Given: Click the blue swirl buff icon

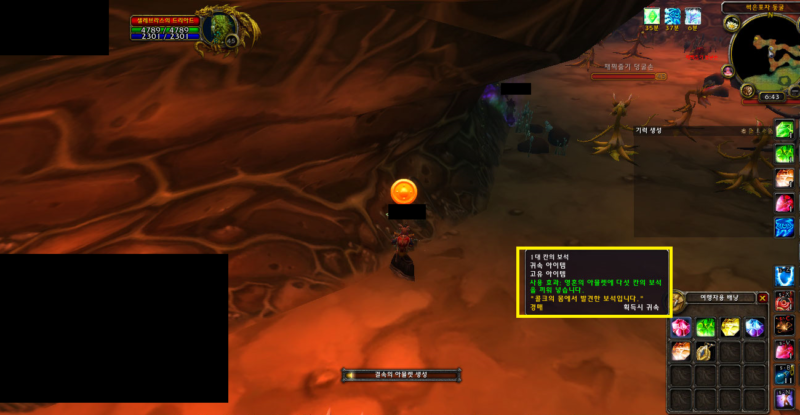Looking at the screenshot, I should tap(672, 16).
